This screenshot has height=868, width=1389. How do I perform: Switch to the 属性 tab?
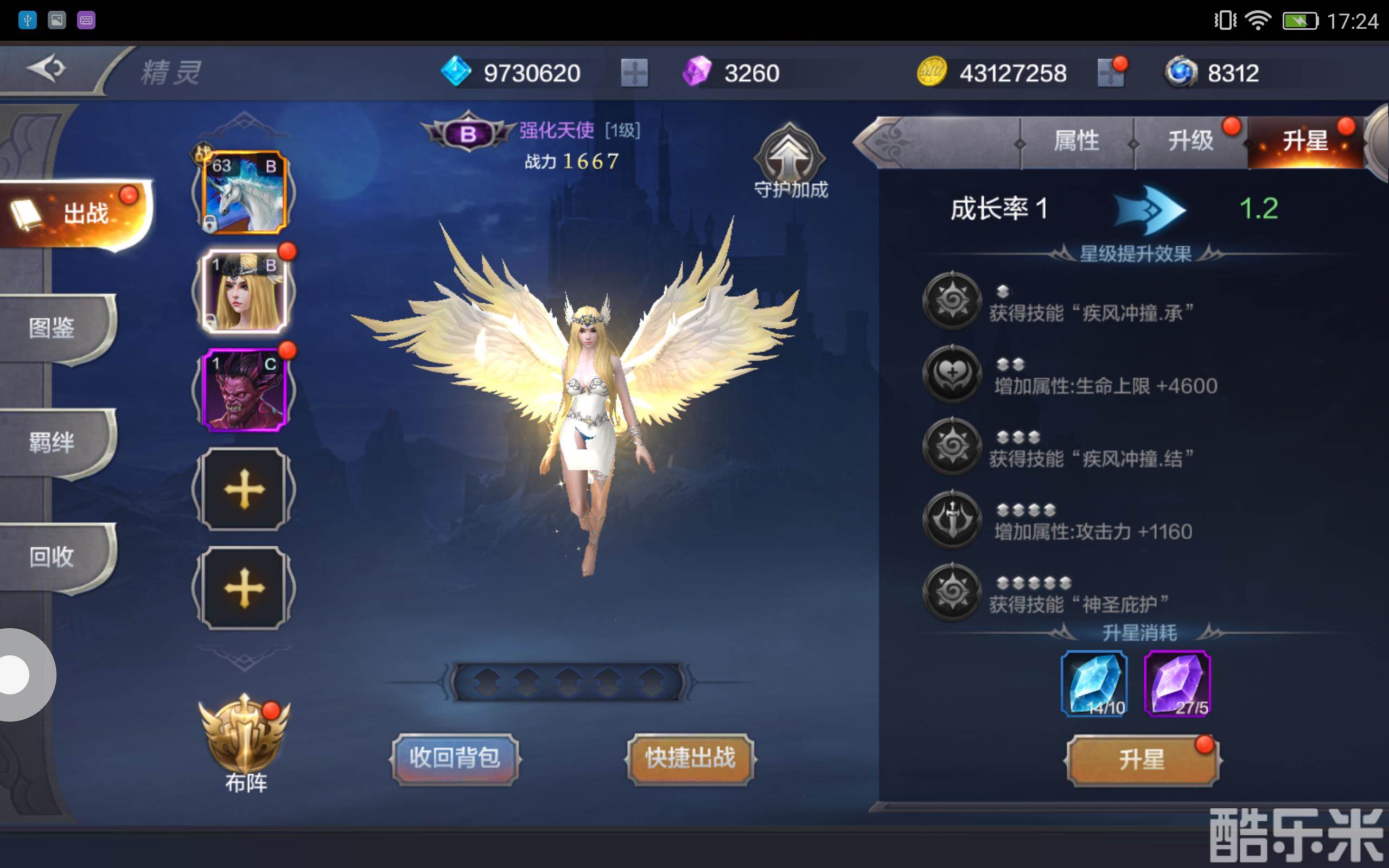tap(1076, 141)
